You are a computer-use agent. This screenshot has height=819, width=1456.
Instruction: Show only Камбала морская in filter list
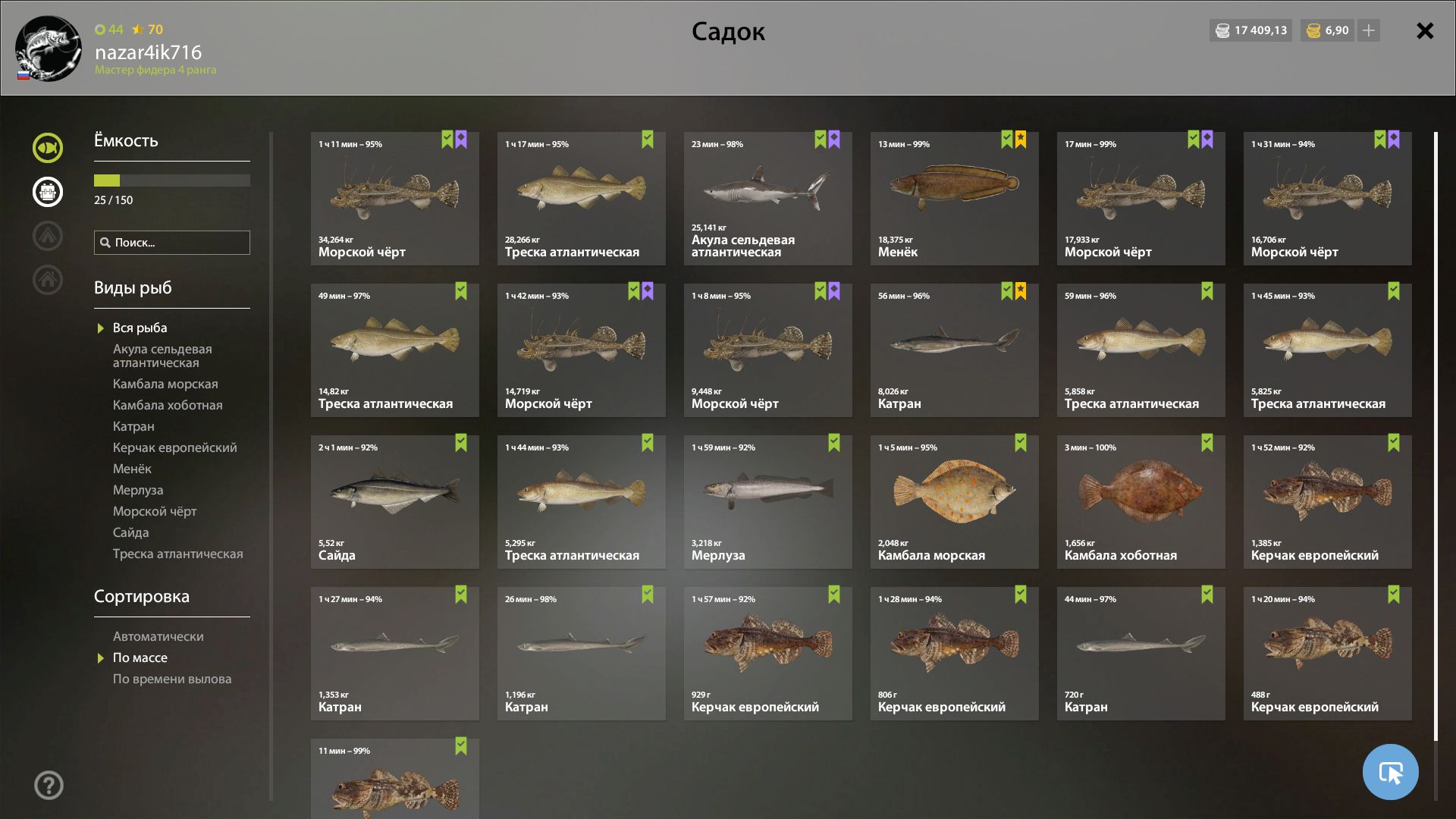click(x=165, y=384)
